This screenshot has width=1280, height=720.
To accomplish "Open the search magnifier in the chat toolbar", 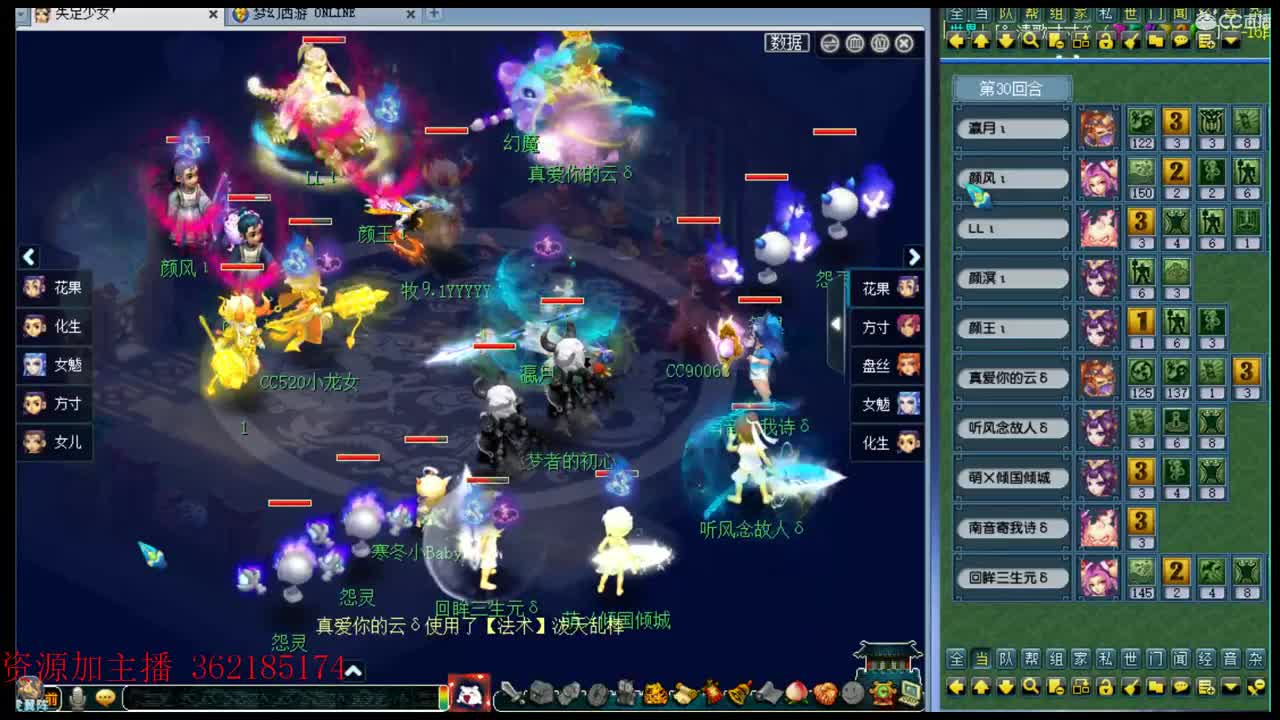I will [x=1031, y=688].
